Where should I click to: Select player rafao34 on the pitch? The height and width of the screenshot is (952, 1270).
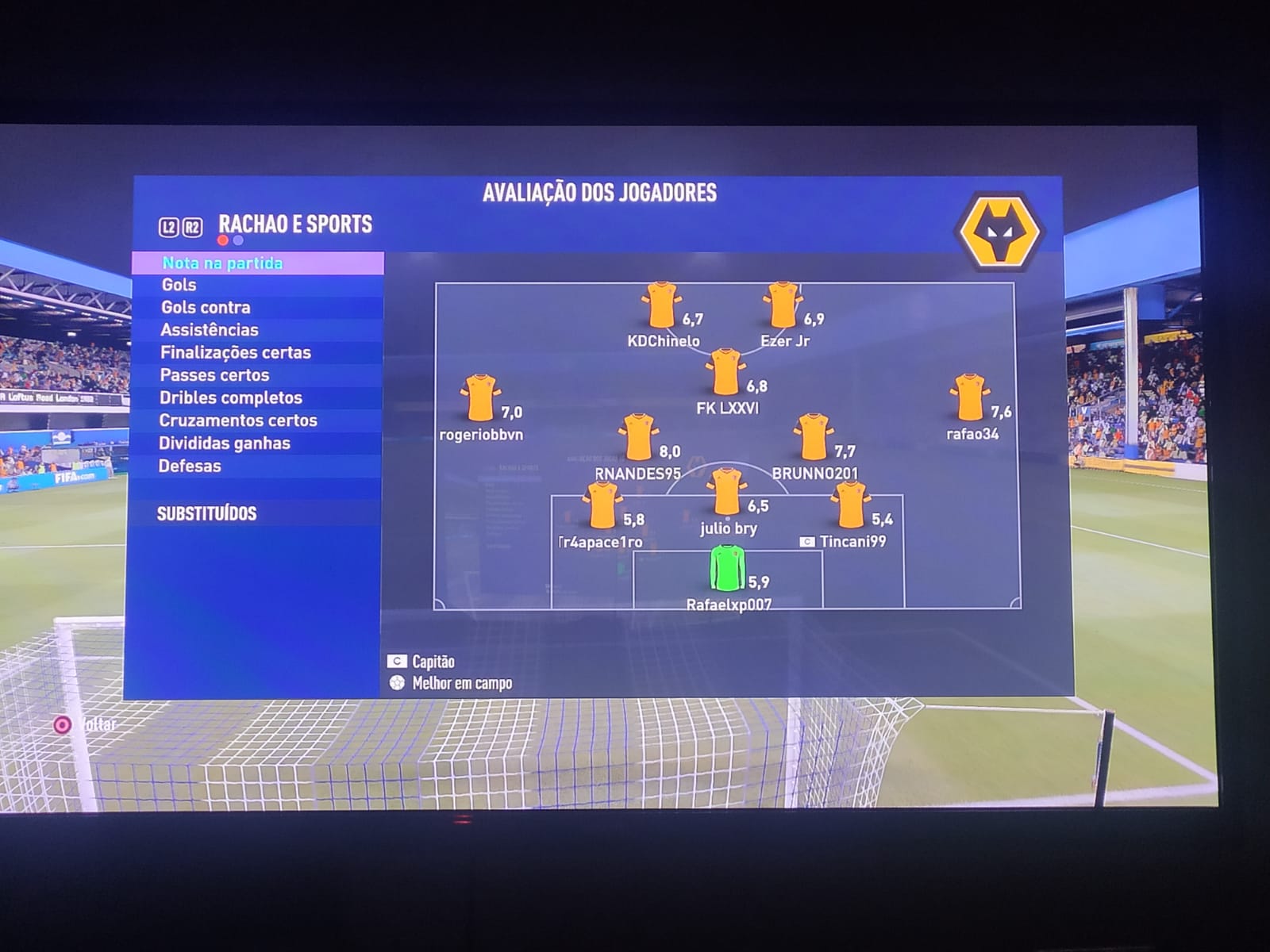[x=969, y=397]
